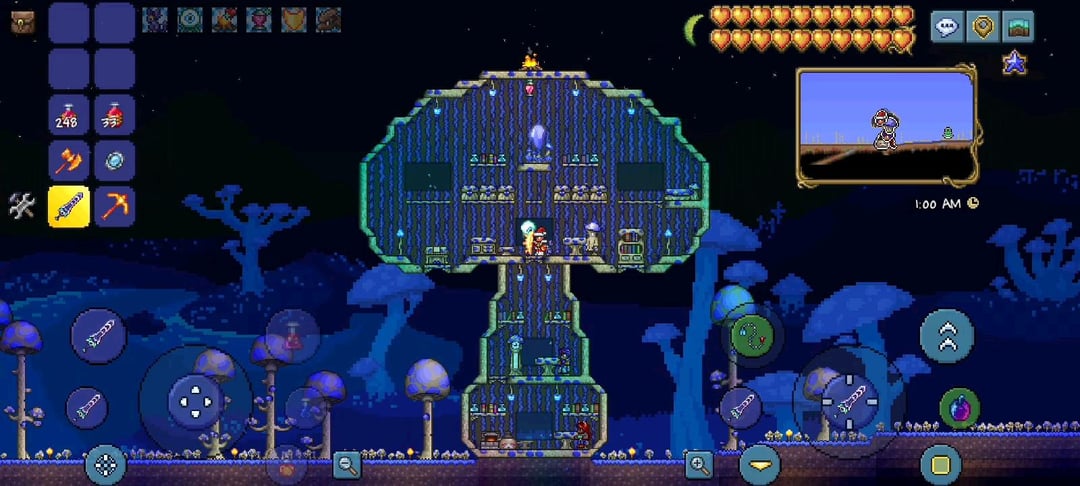Open the framed minimap
Viewport: 1080px width, 486px height.
coord(886,126)
